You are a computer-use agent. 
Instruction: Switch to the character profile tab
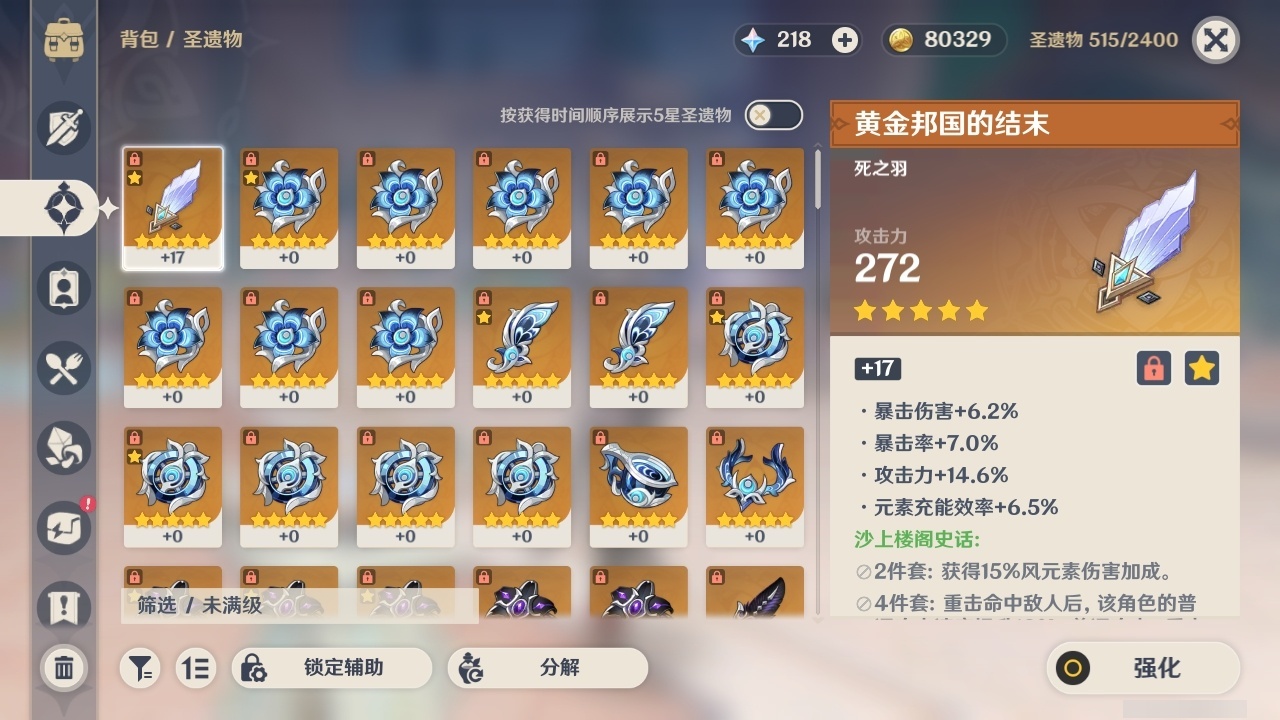(x=62, y=288)
